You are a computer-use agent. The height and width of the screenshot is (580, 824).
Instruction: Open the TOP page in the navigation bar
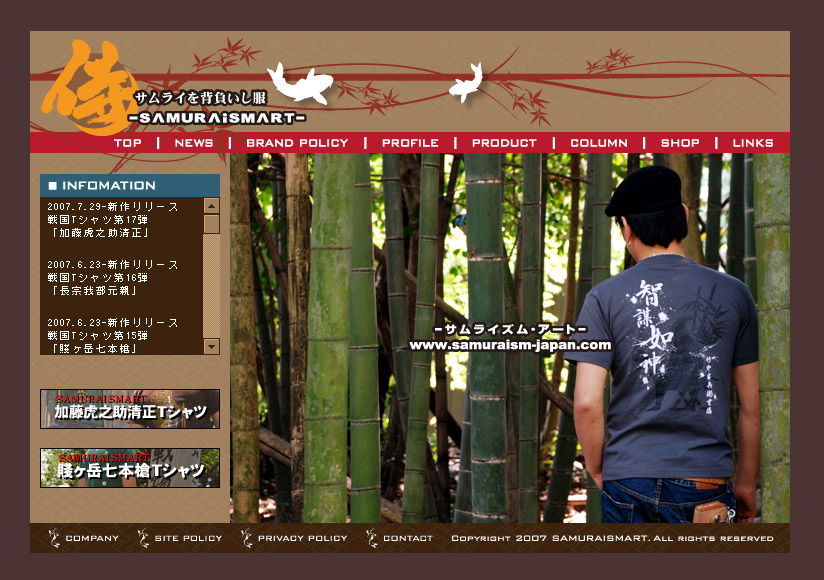128,143
